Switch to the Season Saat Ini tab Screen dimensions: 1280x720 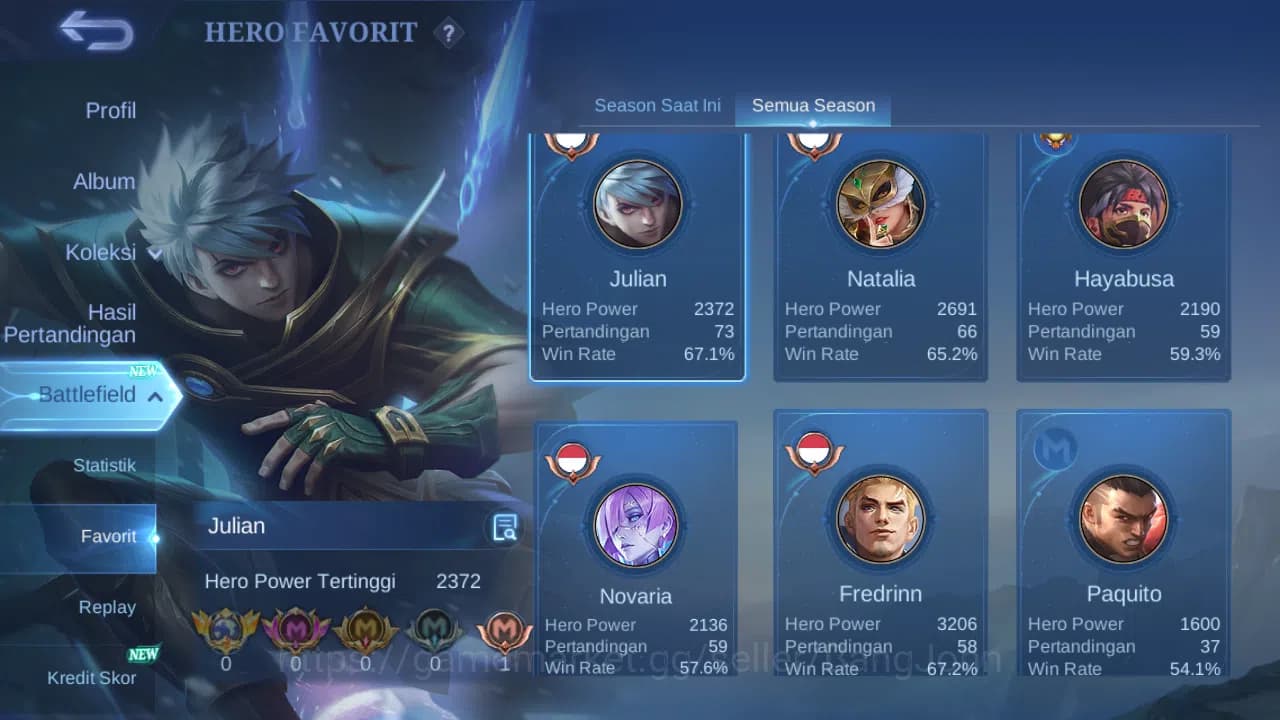point(657,104)
